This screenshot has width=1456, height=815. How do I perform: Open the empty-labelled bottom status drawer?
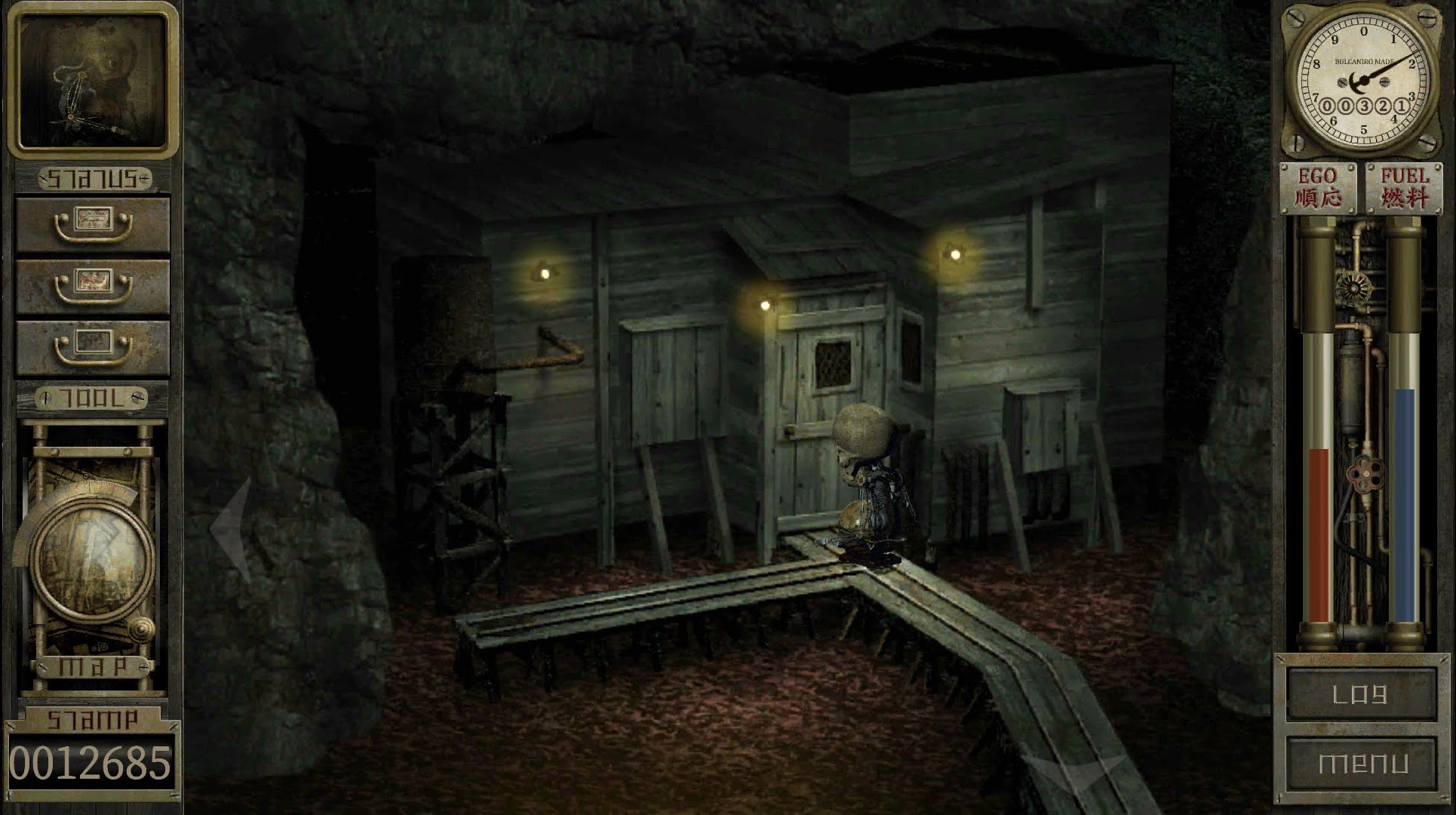[x=92, y=349]
